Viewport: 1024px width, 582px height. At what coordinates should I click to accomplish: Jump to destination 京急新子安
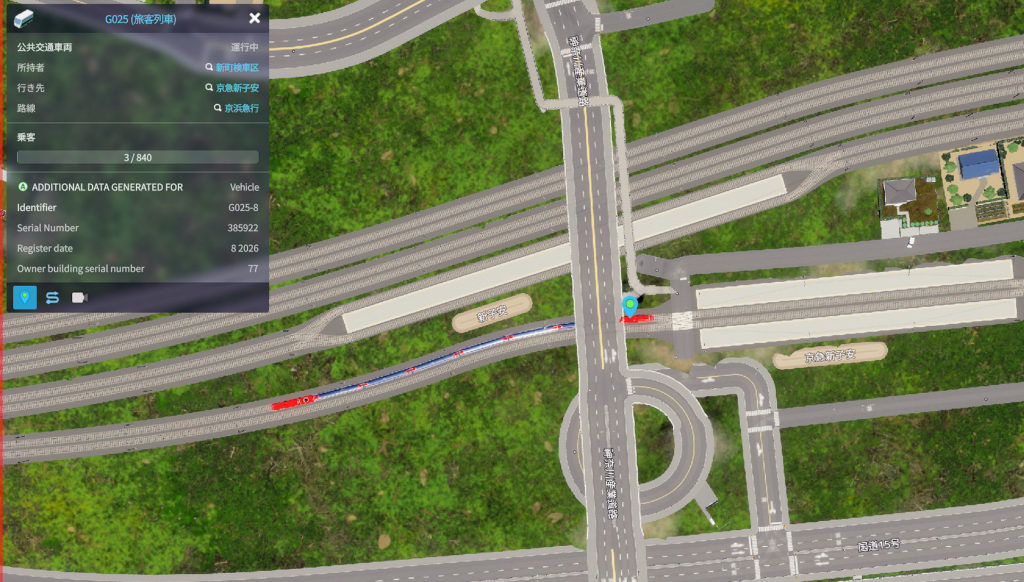pyautogui.click(x=237, y=87)
